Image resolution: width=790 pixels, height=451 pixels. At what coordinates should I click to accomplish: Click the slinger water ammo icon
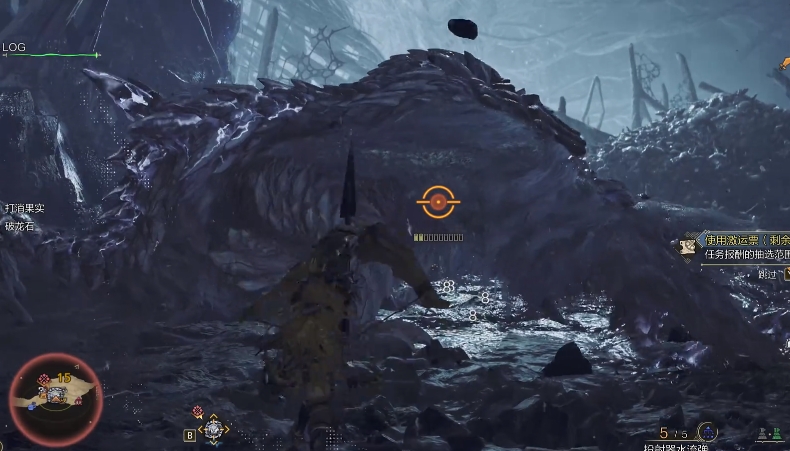tap(707, 432)
